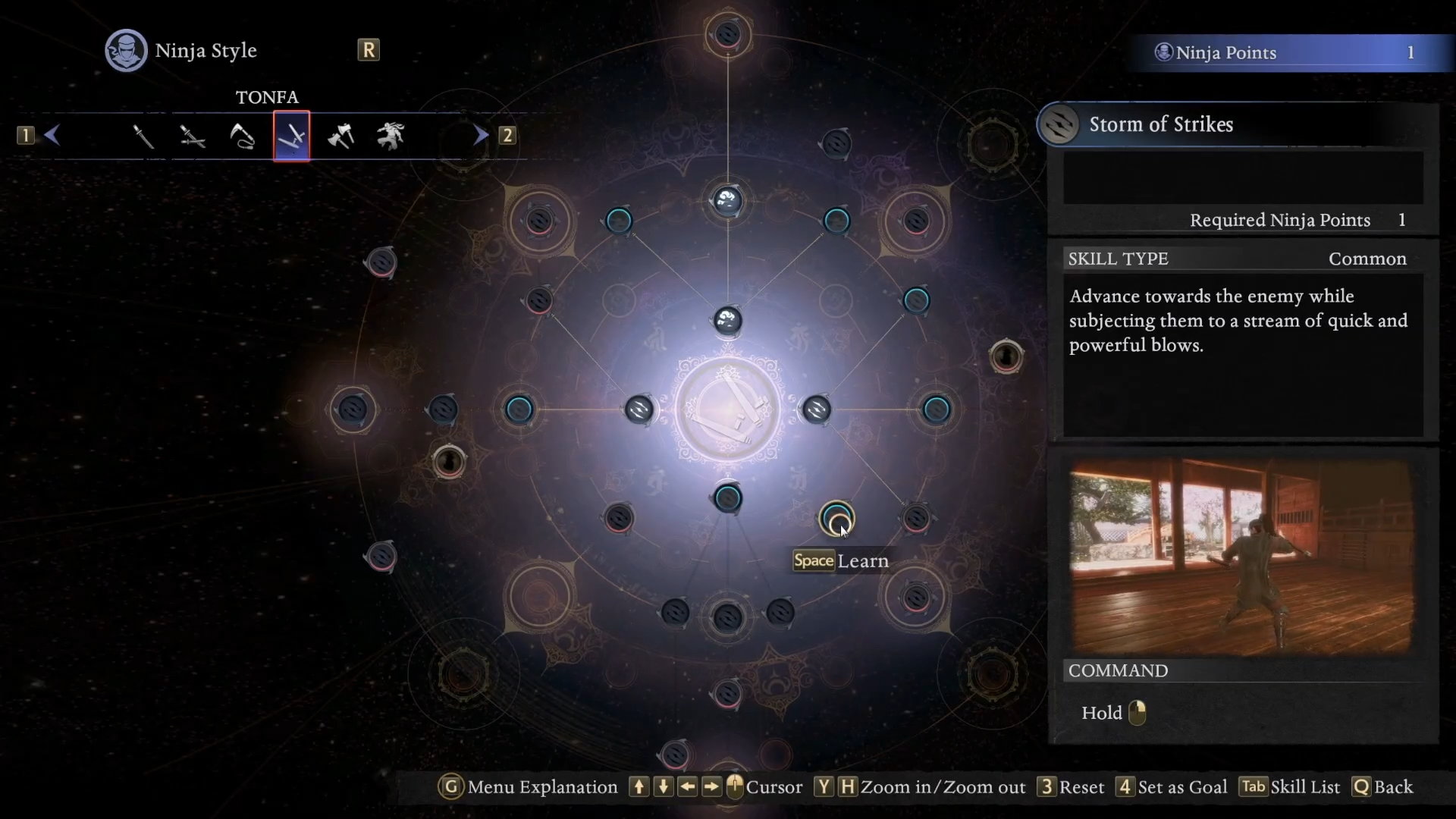Pick the skill node immediately left of centre emblem
1456x819 pixels.
[x=639, y=410]
